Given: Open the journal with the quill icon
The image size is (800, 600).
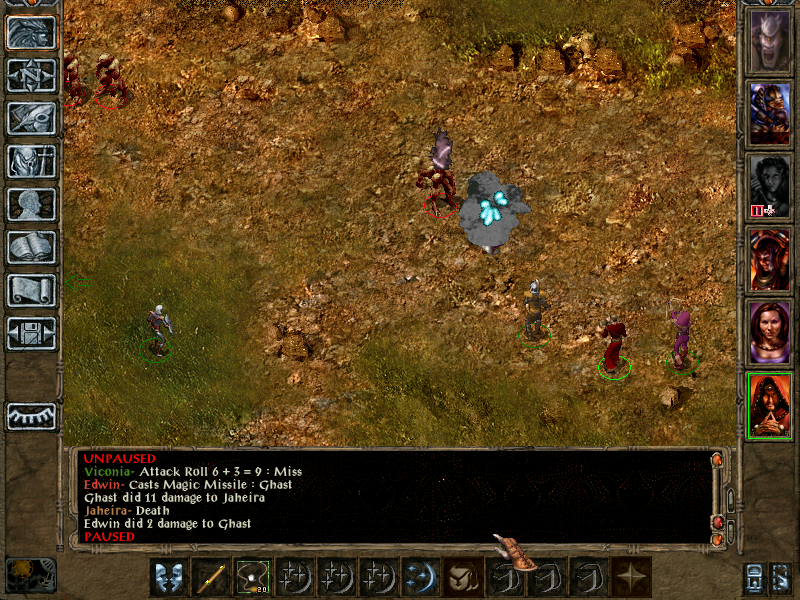Looking at the screenshot, I should (x=31, y=119).
